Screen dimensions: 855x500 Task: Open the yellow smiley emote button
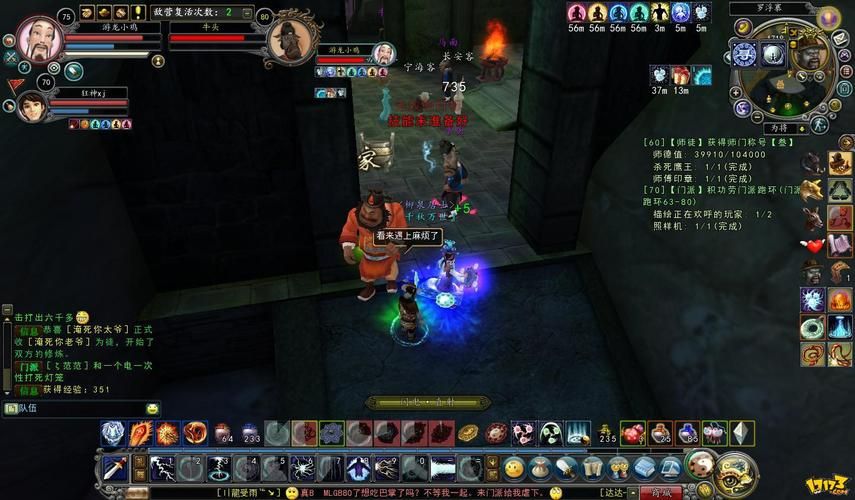pyautogui.click(x=514, y=467)
